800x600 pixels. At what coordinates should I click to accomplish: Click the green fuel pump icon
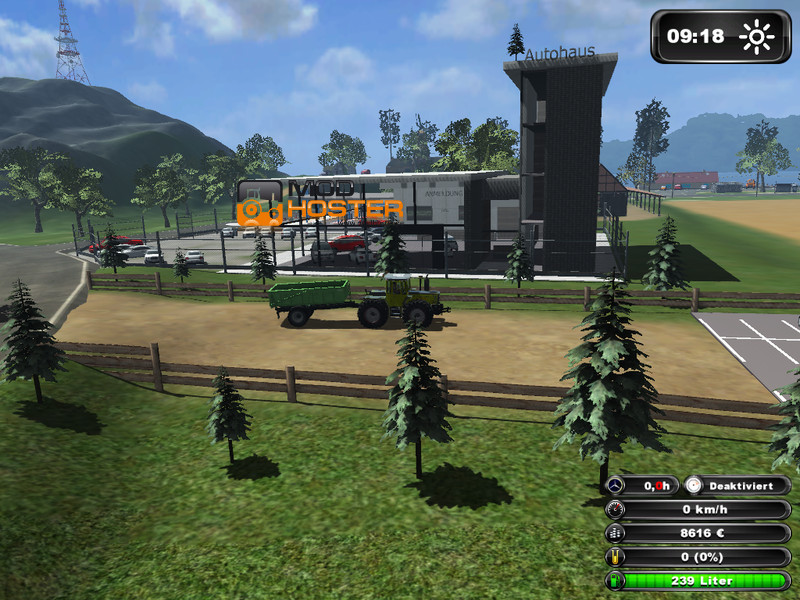pos(616,580)
